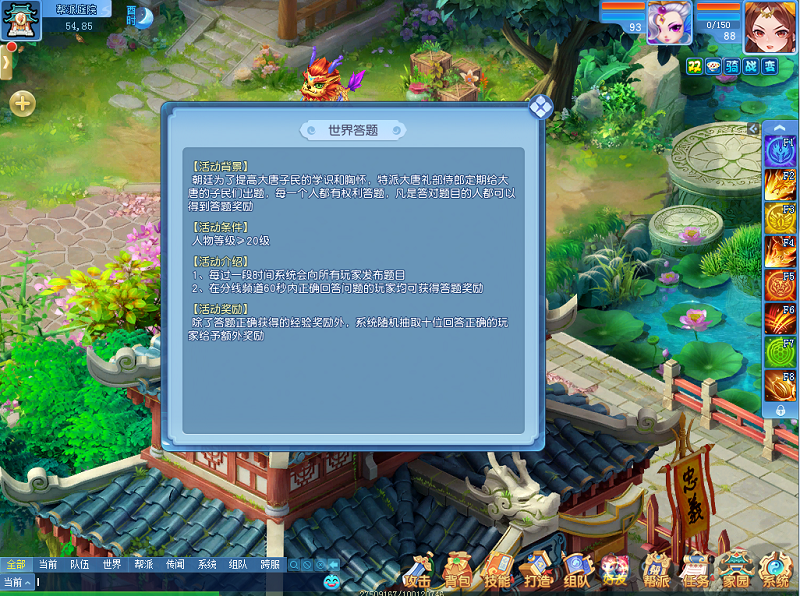
Task: Switch chat to the 世界 channel tab
Action: pos(111,564)
